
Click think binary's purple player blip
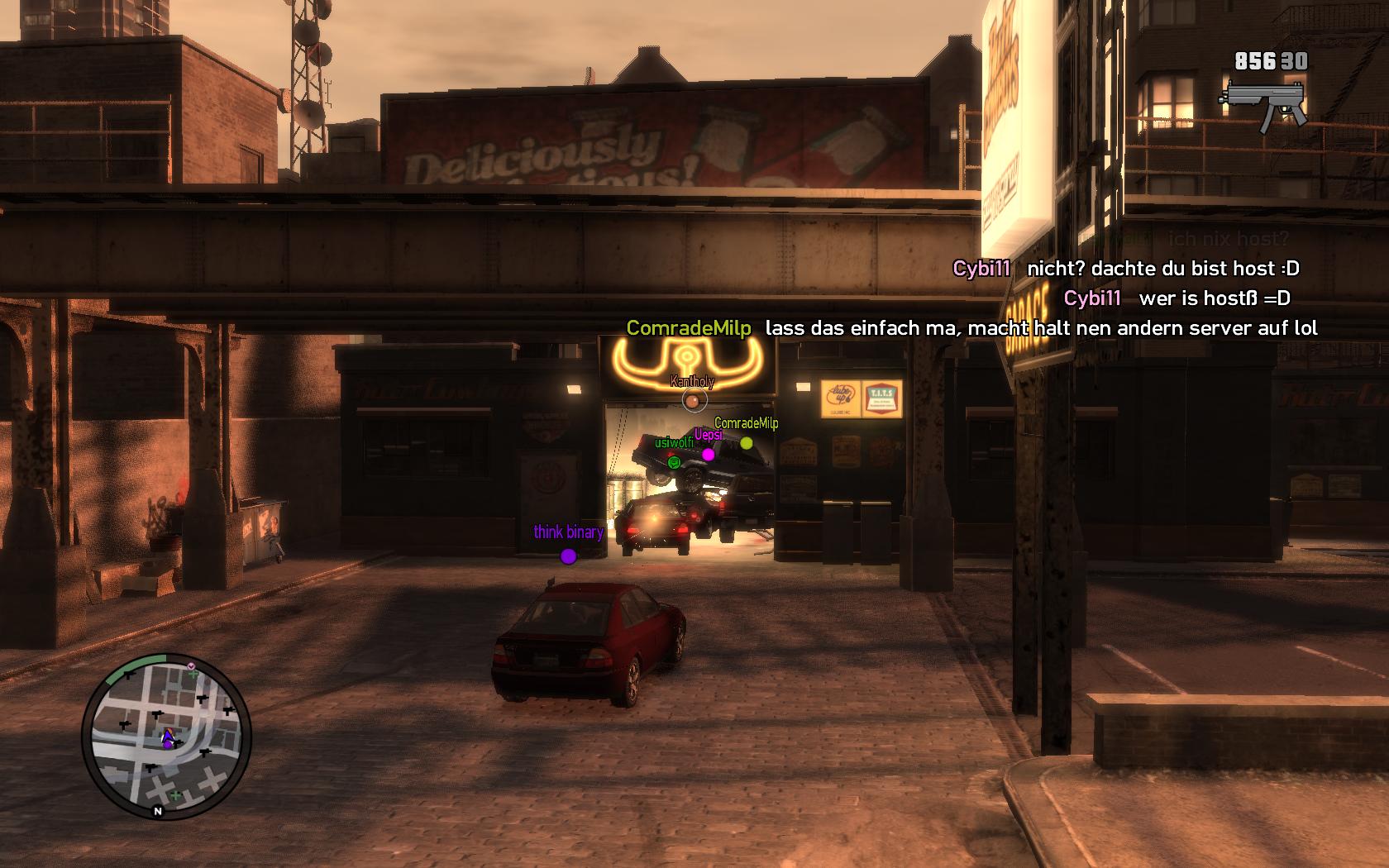568,556
